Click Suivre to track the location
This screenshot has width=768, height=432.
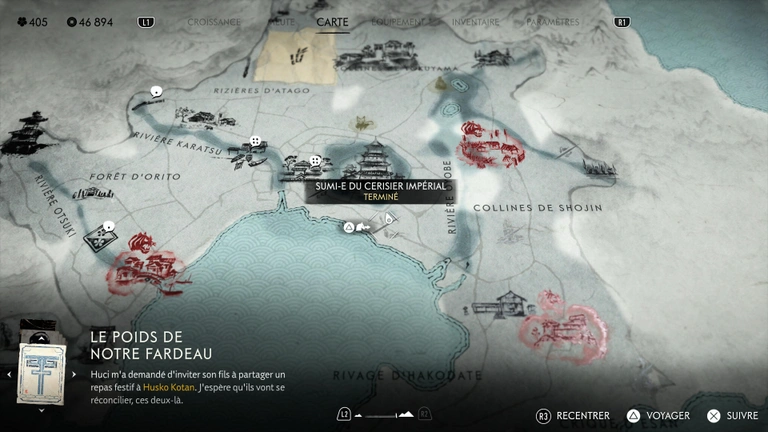(x=733, y=415)
